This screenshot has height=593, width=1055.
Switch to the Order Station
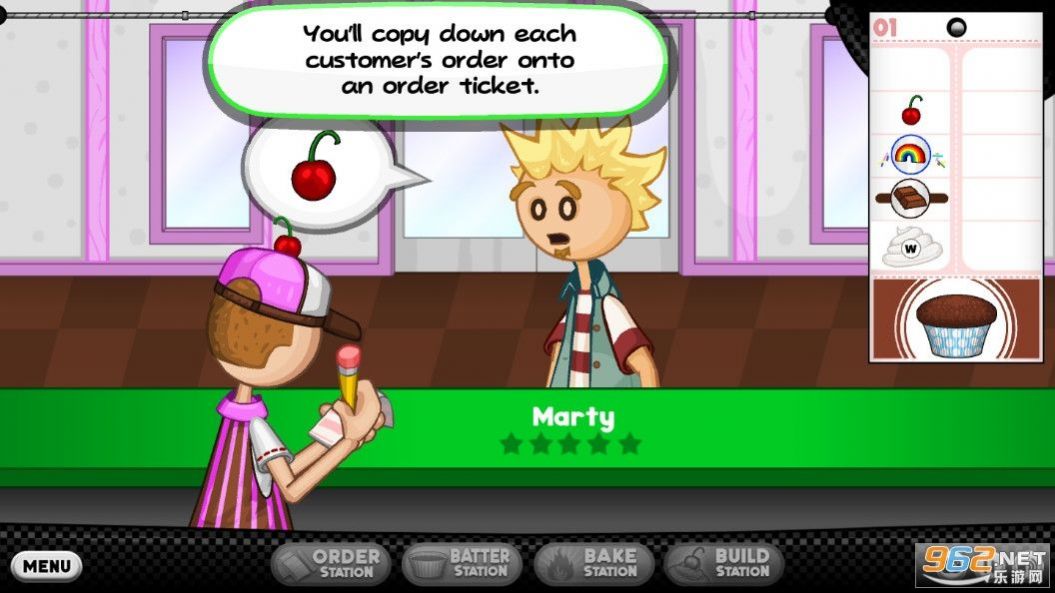point(327,564)
